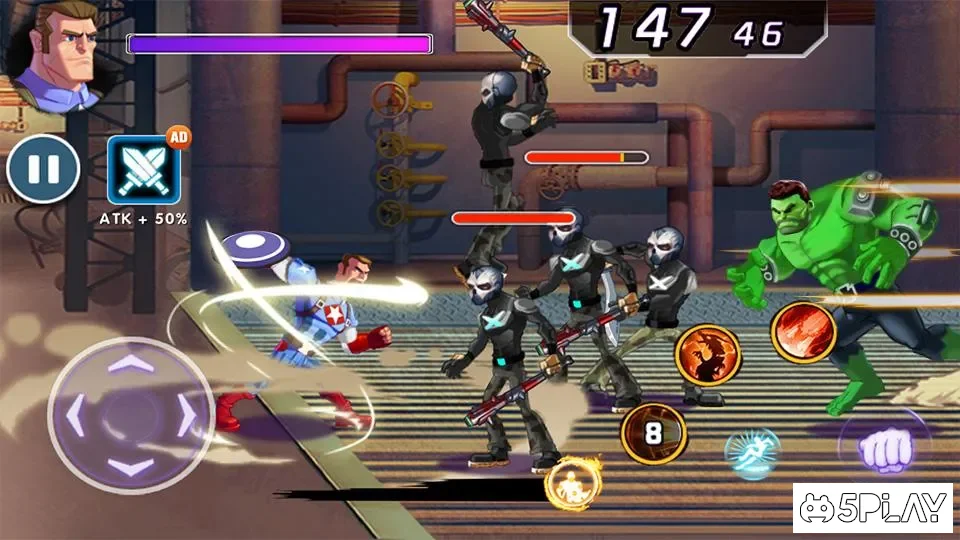The width and height of the screenshot is (960, 540).
Task: Trigger the red slash skill
Action: [803, 333]
